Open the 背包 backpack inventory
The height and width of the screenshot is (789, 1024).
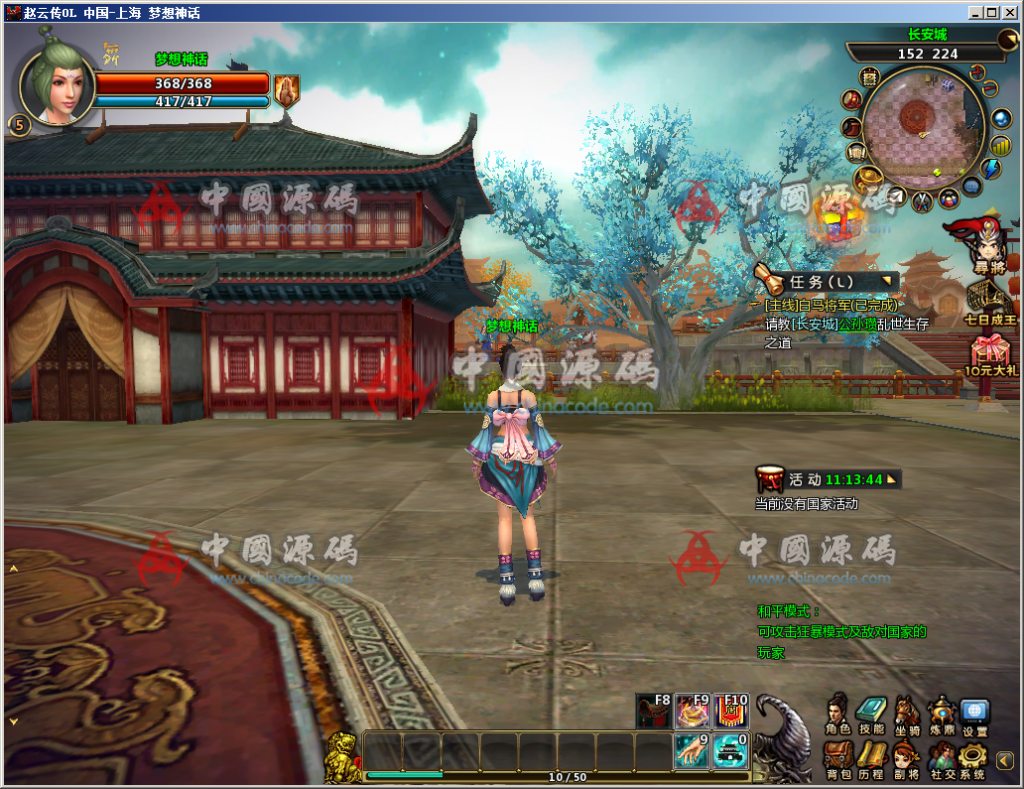838,757
